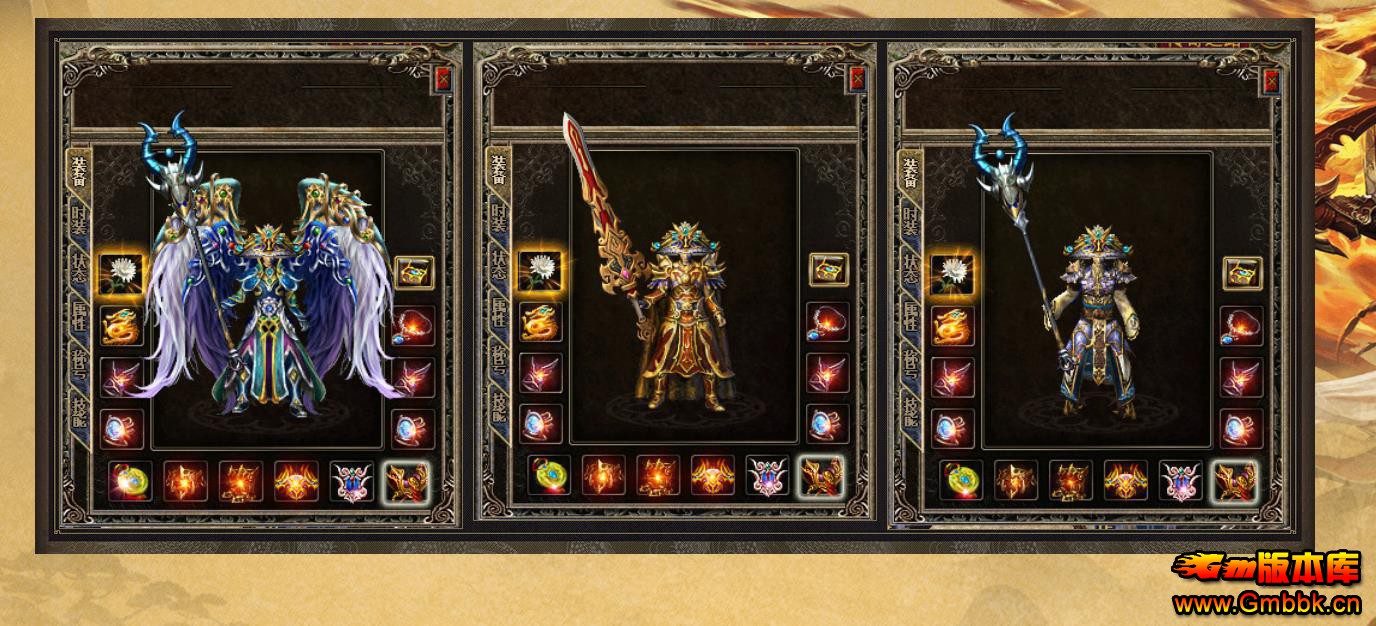Image resolution: width=1376 pixels, height=626 pixels.
Task: Close the wingless staff mage's equipment panel
Action: click(1271, 80)
